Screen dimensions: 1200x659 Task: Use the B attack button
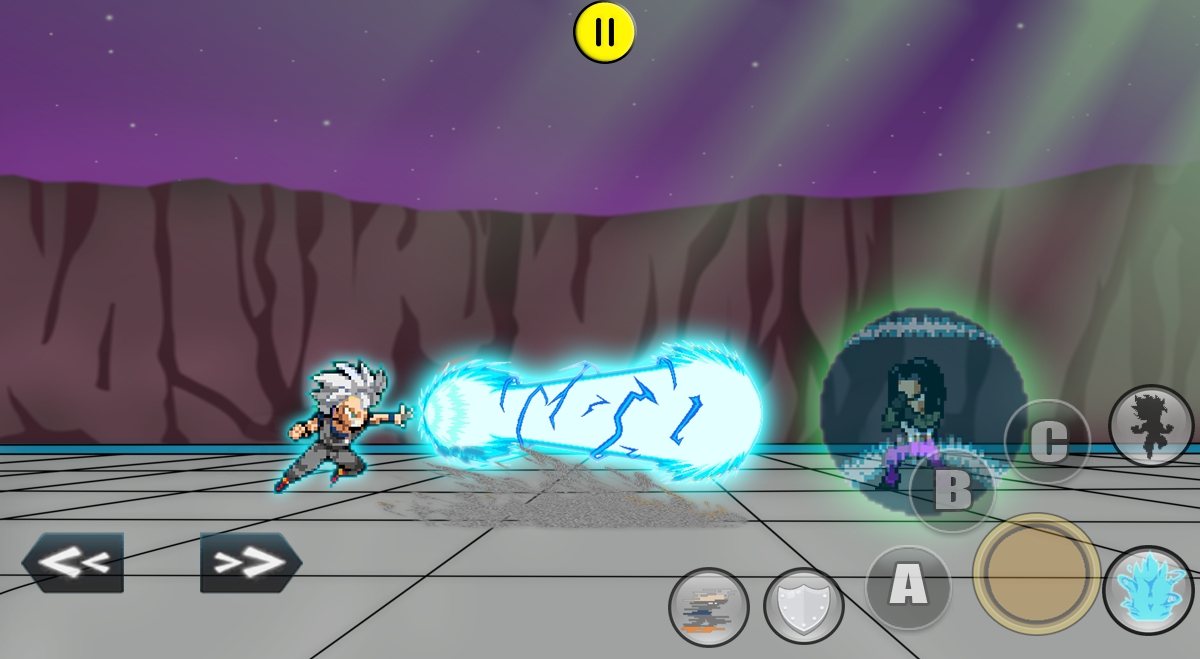point(952,490)
